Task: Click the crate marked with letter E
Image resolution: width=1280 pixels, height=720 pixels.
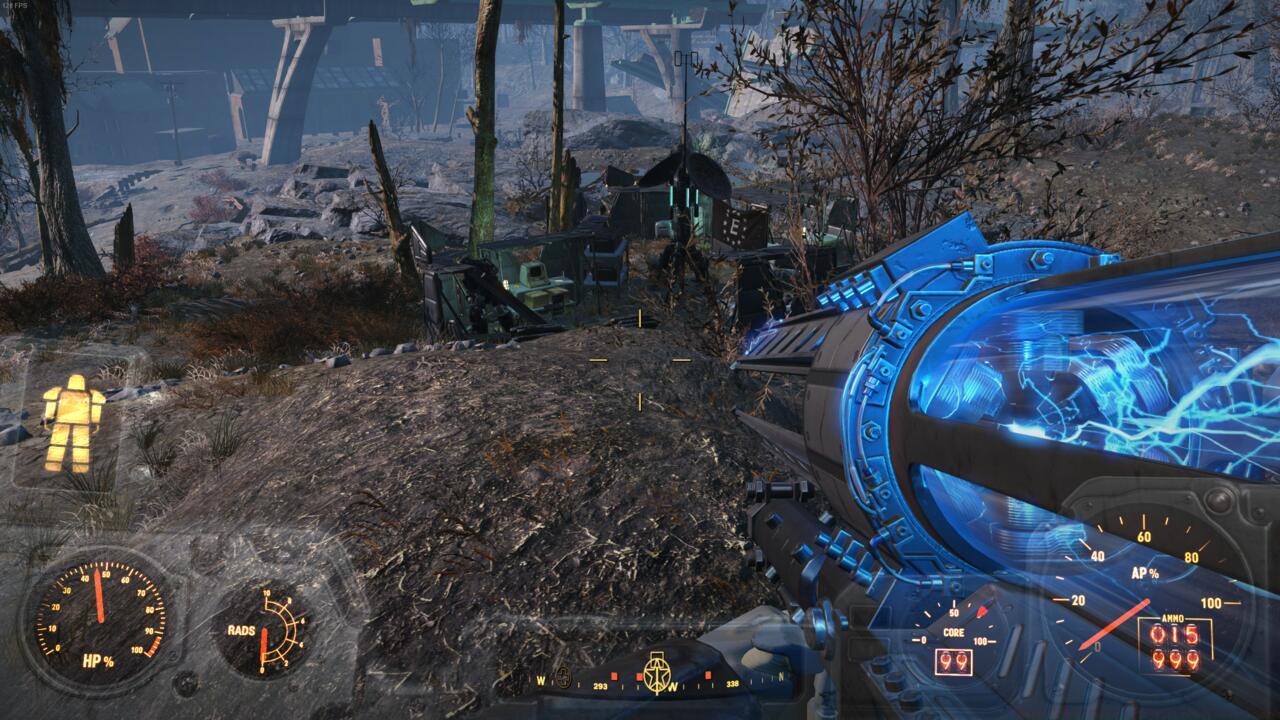Action: point(735,225)
